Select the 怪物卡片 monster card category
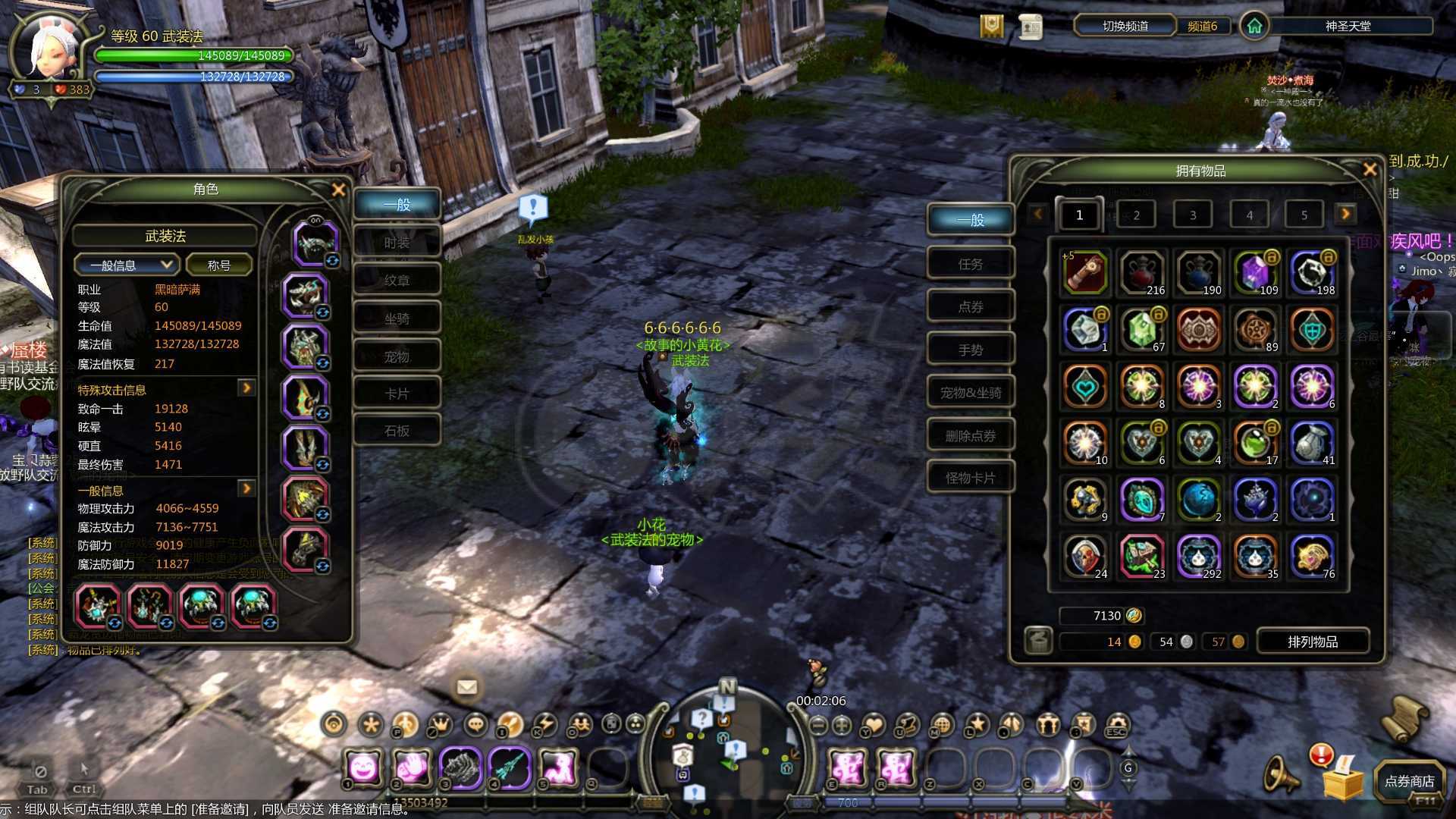The height and width of the screenshot is (819, 1456). click(x=970, y=478)
